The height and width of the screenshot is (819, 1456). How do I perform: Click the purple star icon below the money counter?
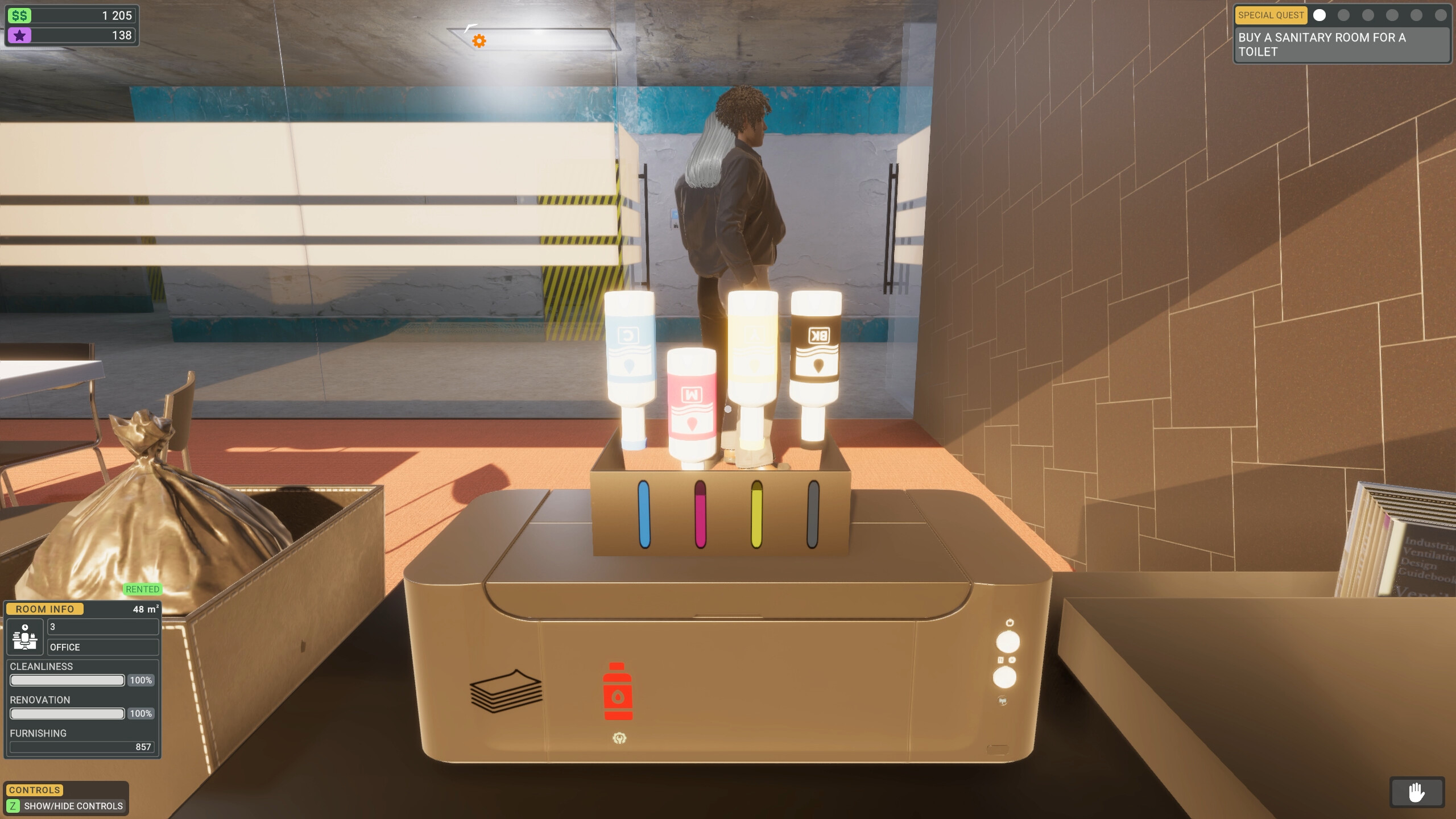(x=20, y=36)
